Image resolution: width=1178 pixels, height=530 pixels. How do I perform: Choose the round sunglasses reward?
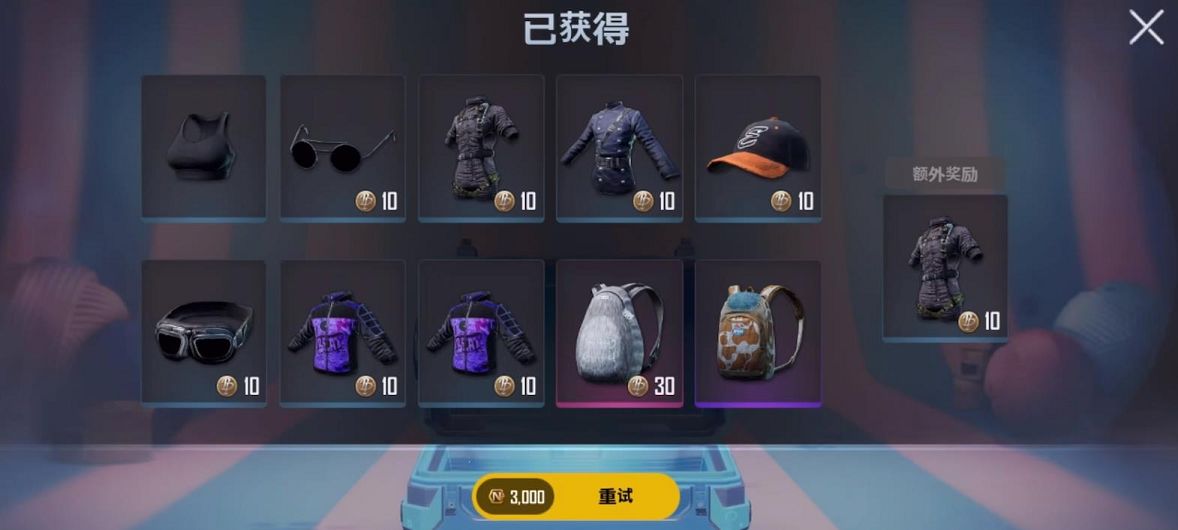pyautogui.click(x=342, y=146)
